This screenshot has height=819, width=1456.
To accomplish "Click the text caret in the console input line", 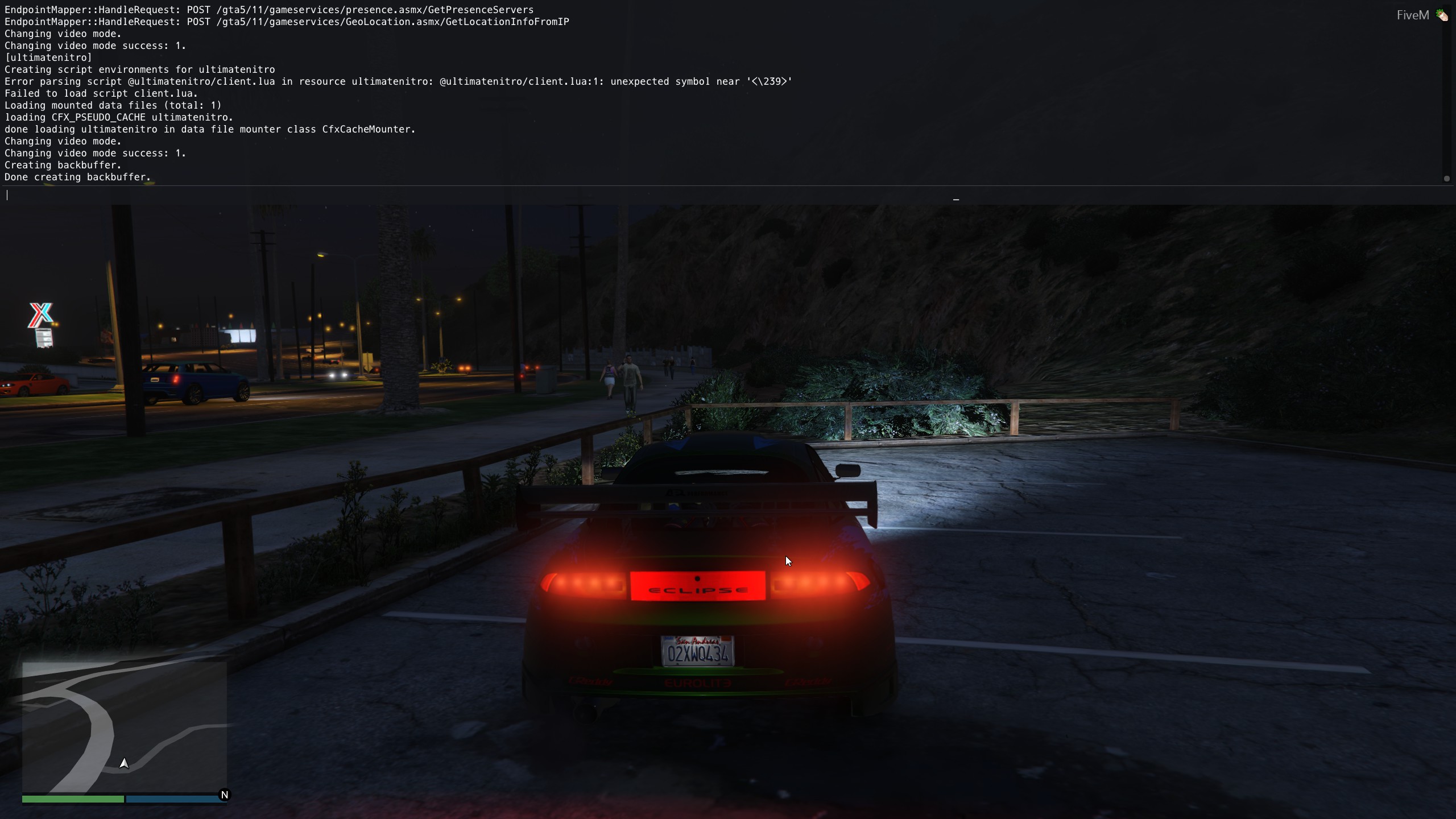I will 7,195.
